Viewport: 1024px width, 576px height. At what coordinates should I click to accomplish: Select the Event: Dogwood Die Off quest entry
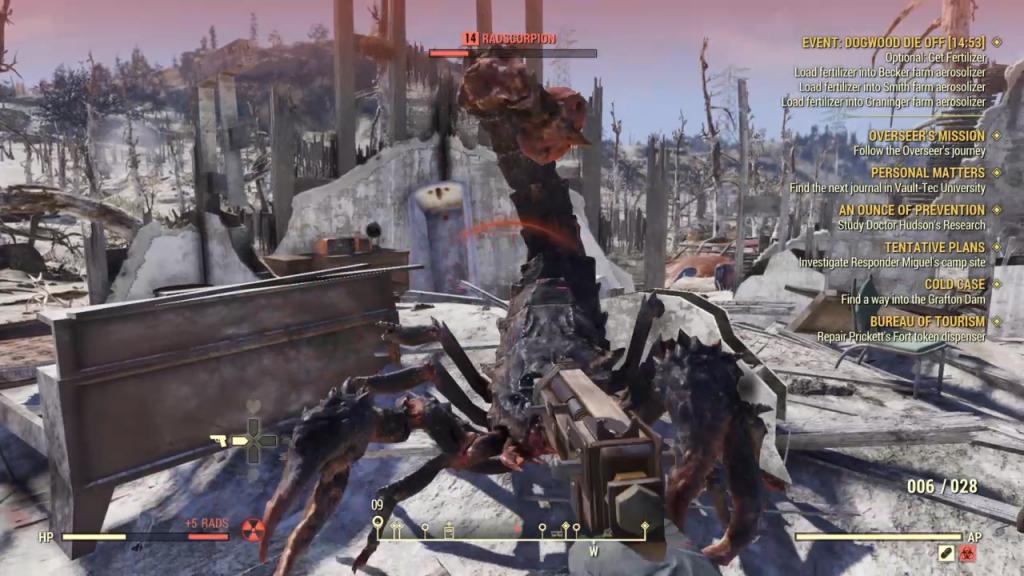pos(894,42)
